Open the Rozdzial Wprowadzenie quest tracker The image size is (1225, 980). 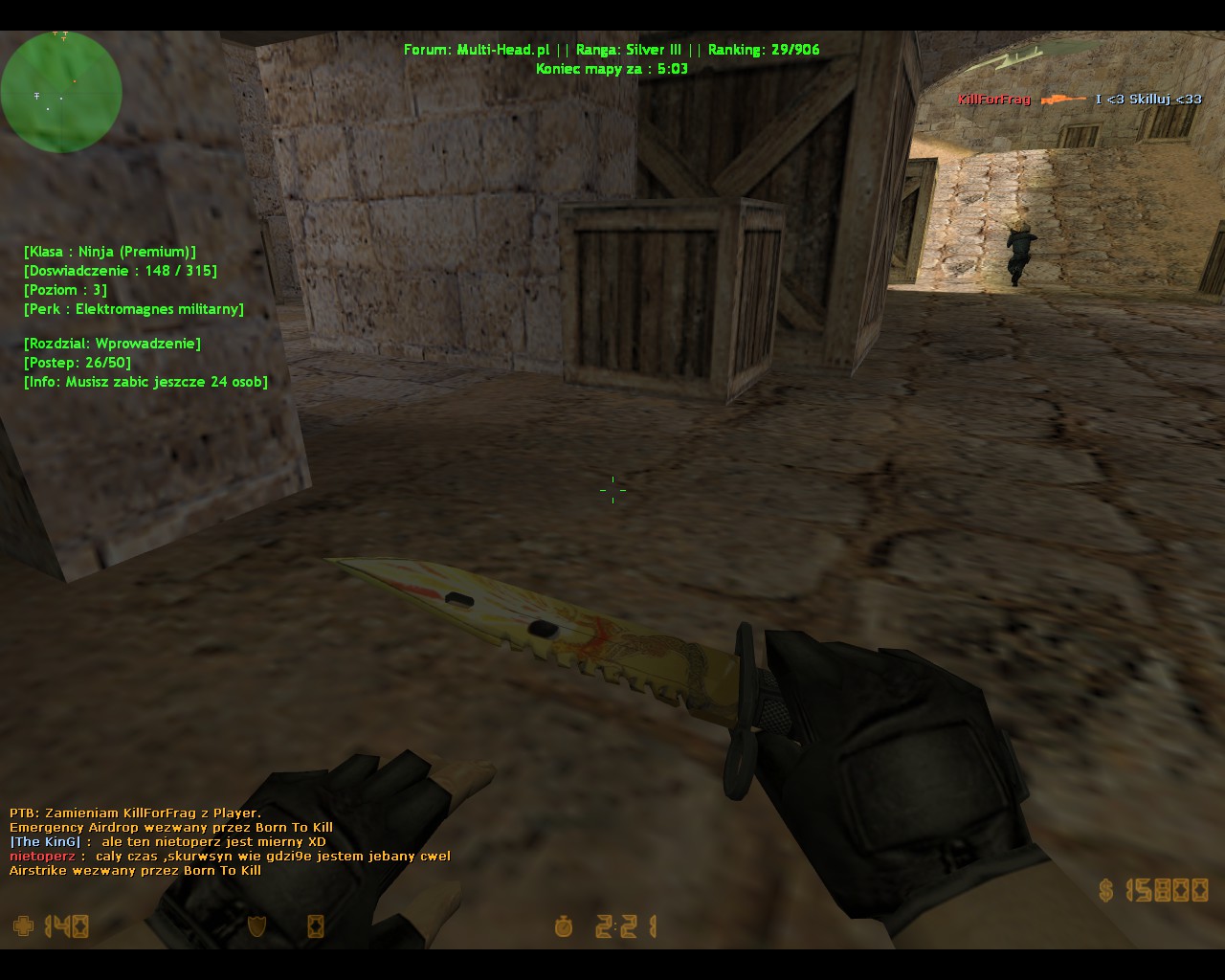pos(112,344)
